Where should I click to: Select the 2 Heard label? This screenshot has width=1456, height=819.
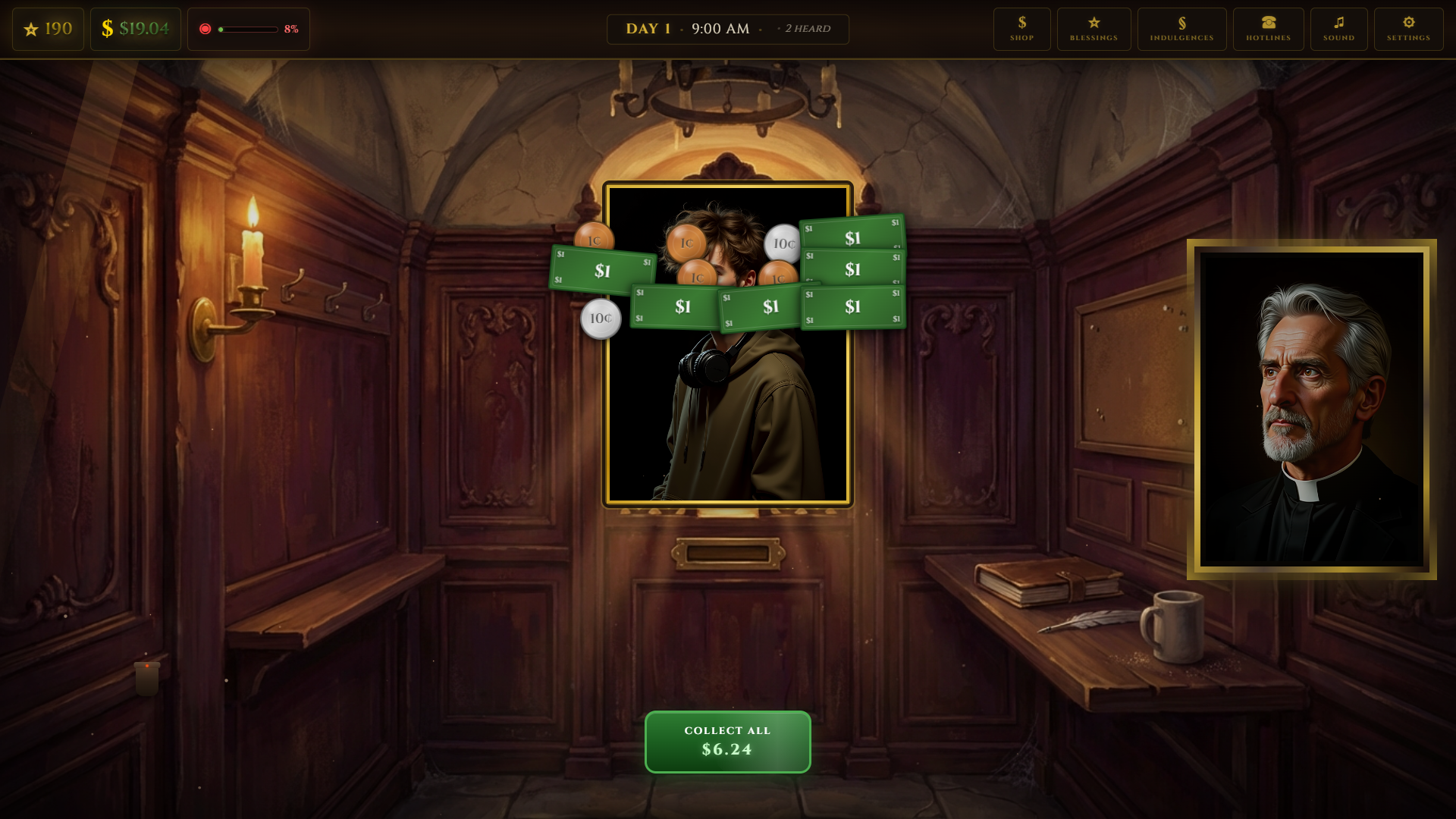805,29
